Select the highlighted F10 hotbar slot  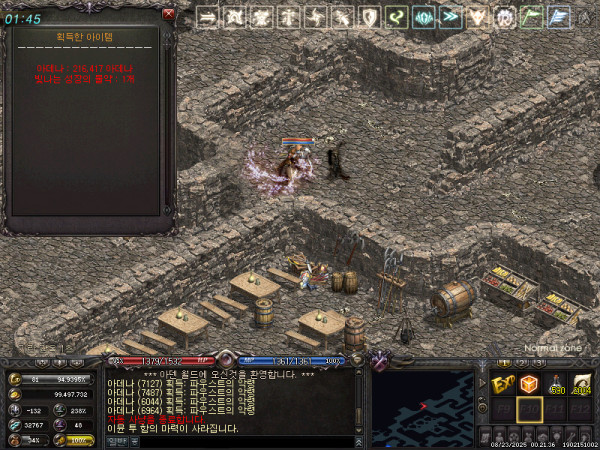(x=528, y=409)
